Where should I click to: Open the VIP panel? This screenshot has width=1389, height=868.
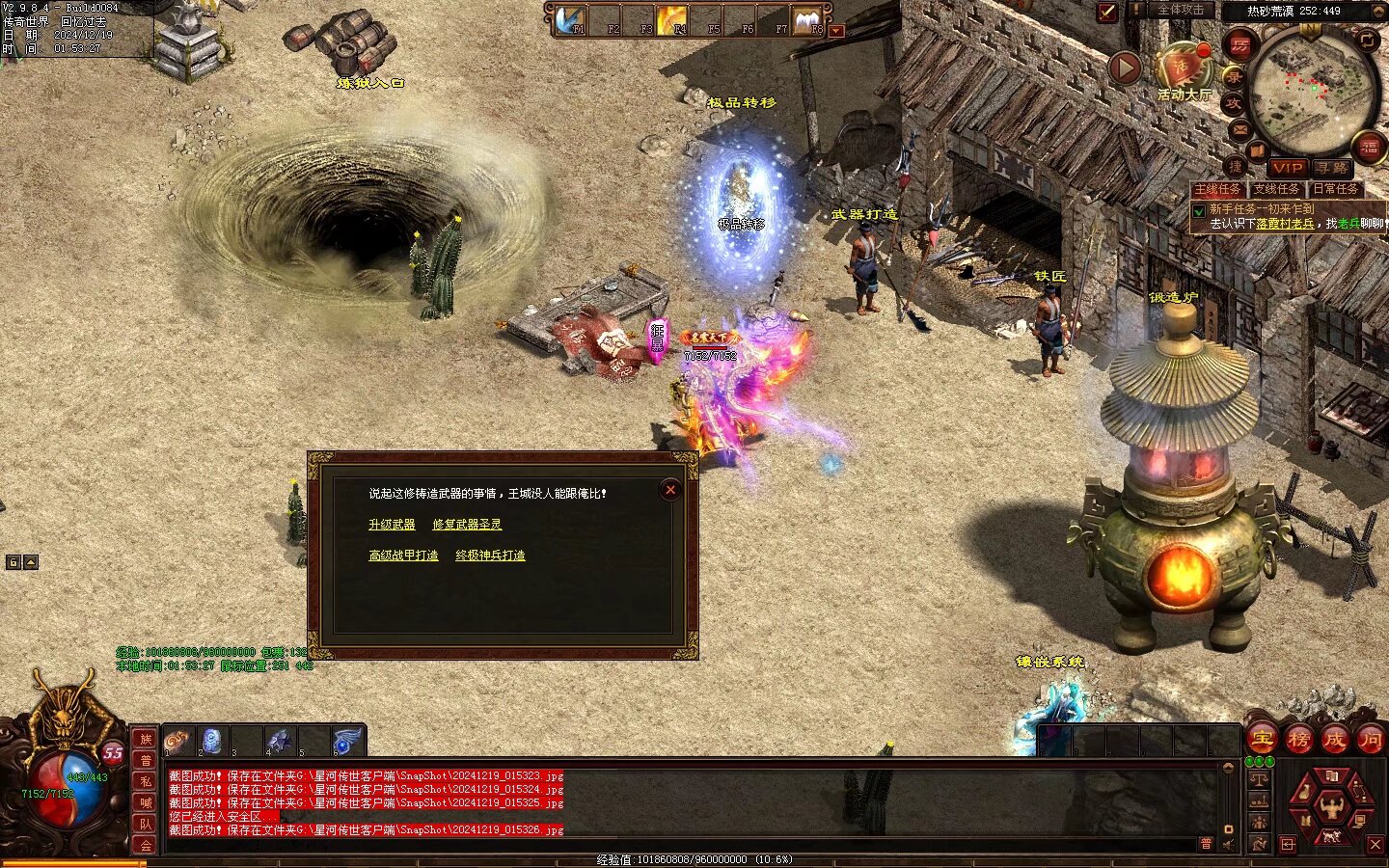coord(1287,168)
